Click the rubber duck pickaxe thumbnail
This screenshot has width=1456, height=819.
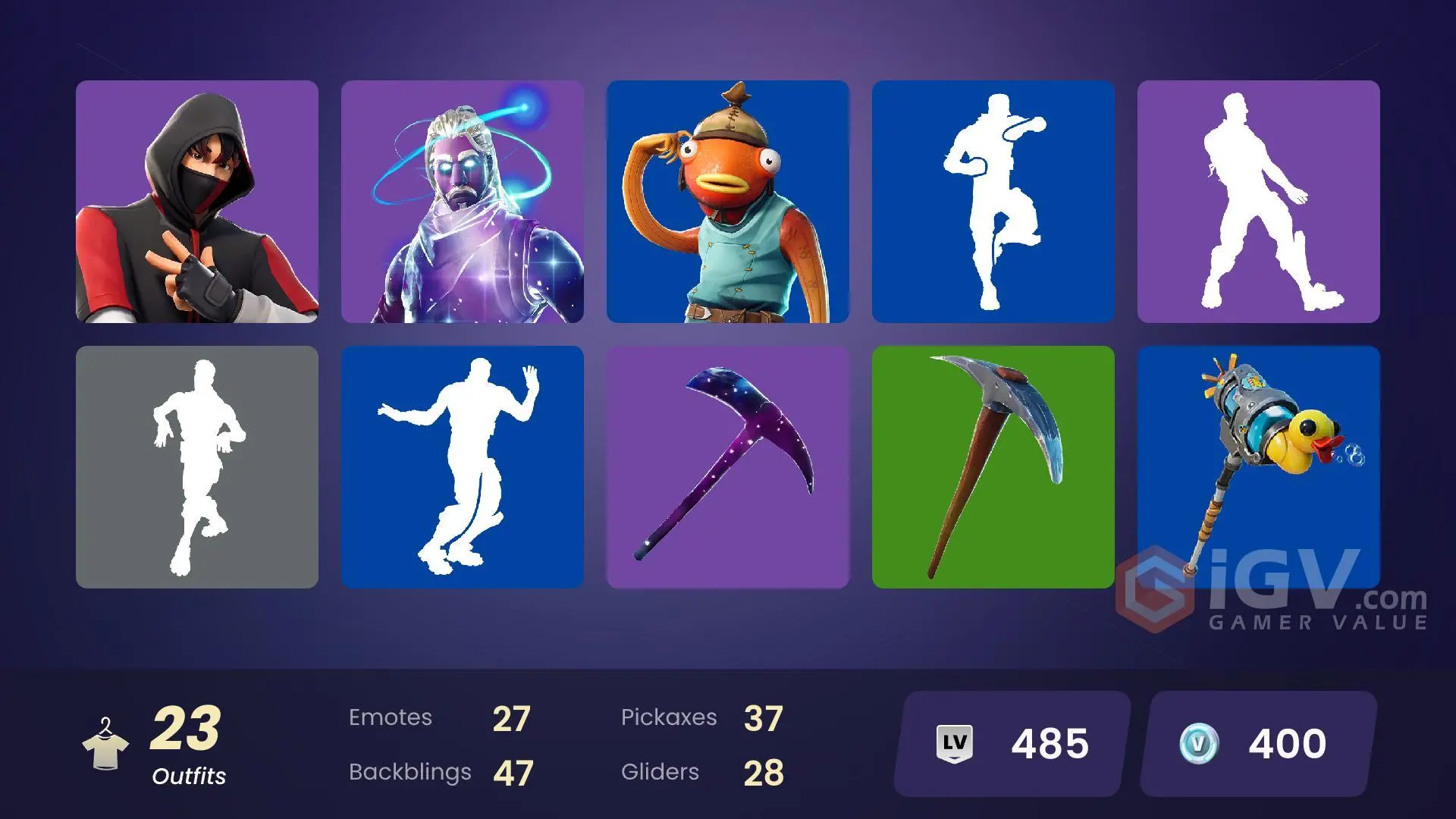pos(1258,468)
